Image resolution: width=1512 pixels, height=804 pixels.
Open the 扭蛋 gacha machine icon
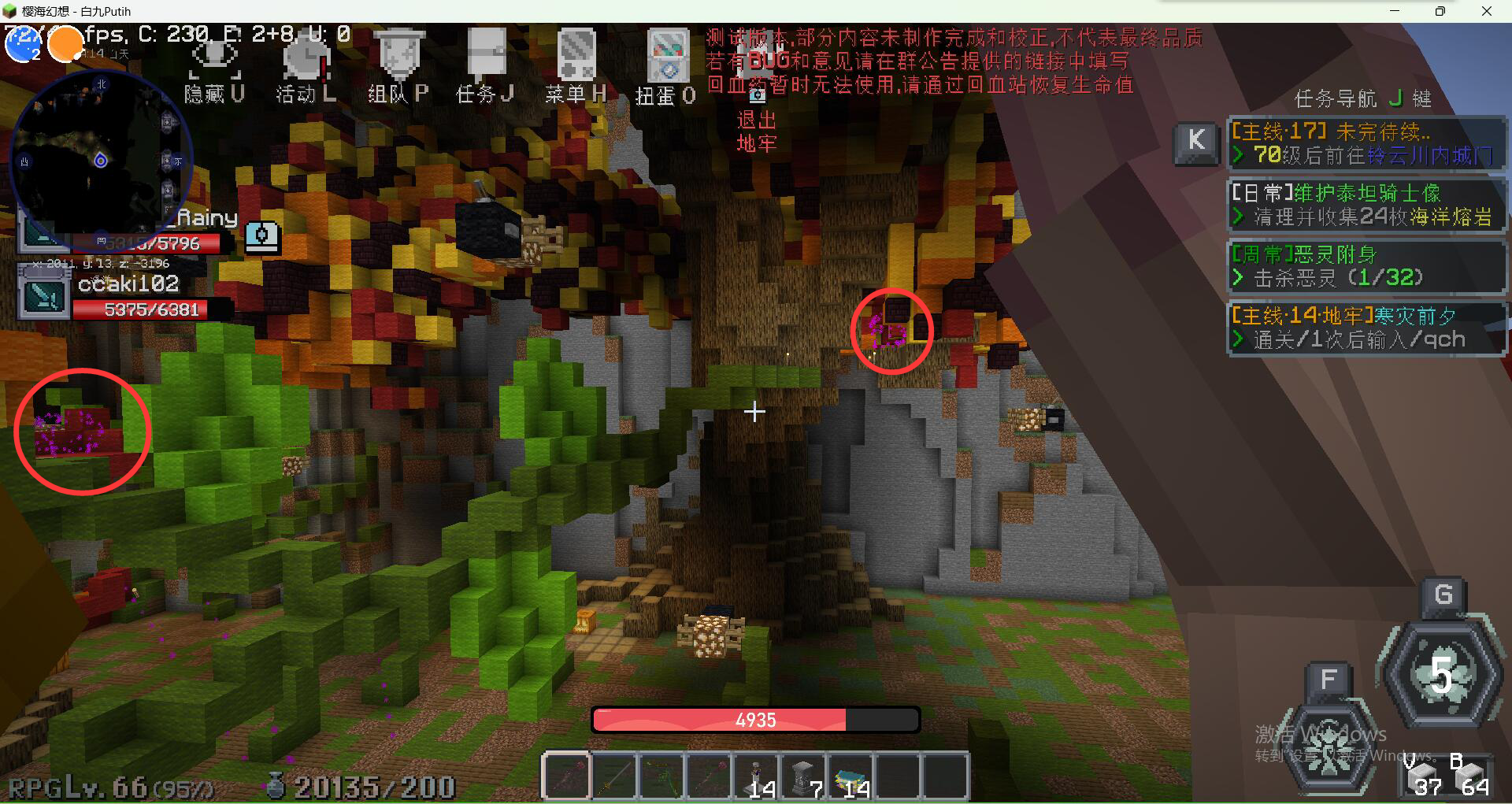(667, 57)
